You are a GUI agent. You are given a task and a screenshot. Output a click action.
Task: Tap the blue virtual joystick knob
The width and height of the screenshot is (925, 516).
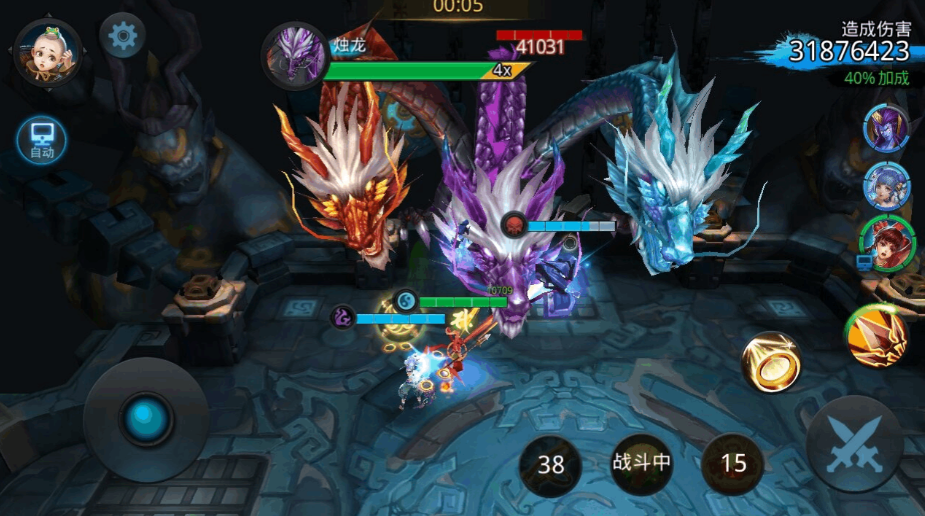pos(146,418)
